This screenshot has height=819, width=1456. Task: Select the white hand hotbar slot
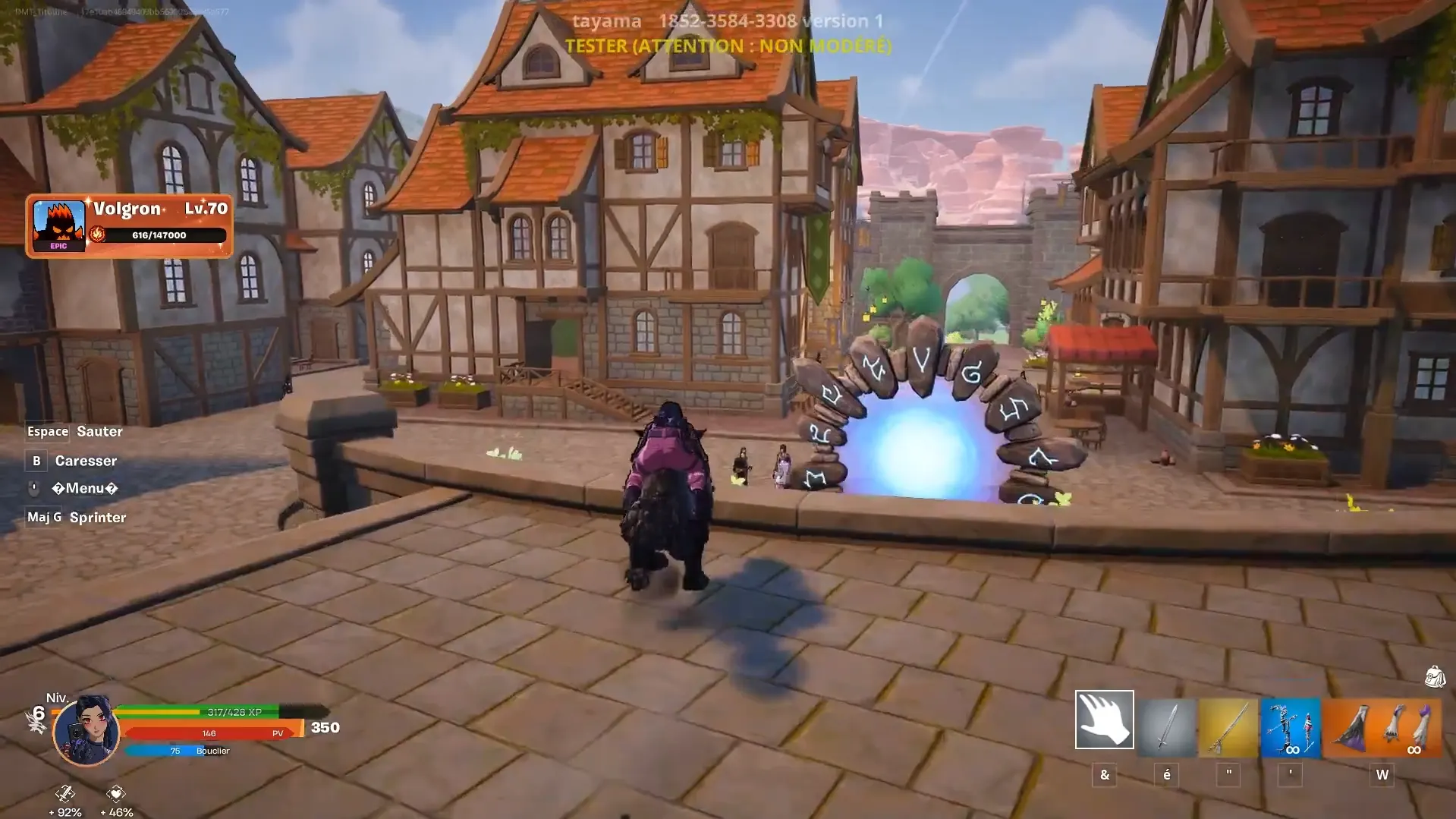[1104, 720]
